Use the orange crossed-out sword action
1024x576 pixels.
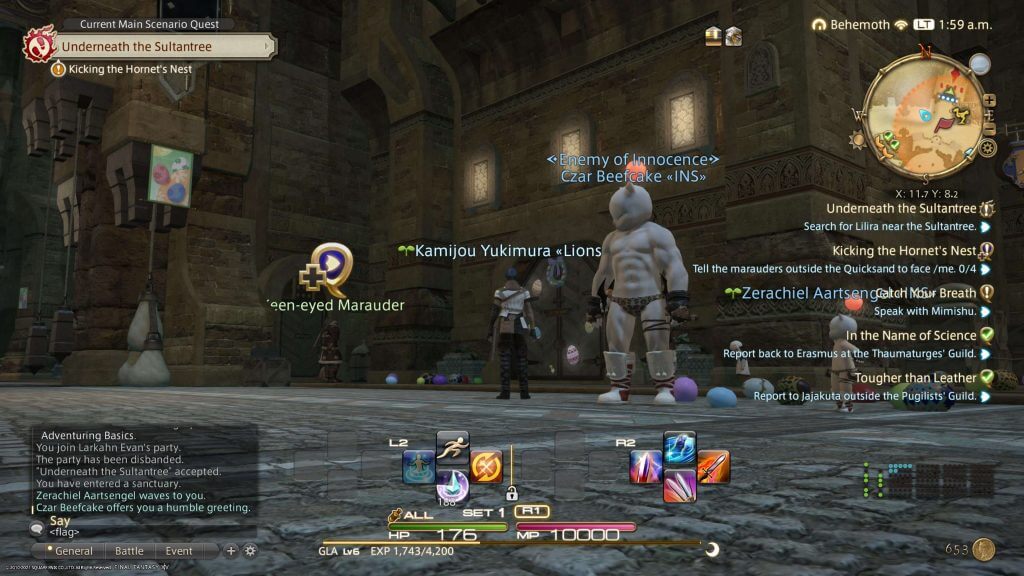point(486,467)
